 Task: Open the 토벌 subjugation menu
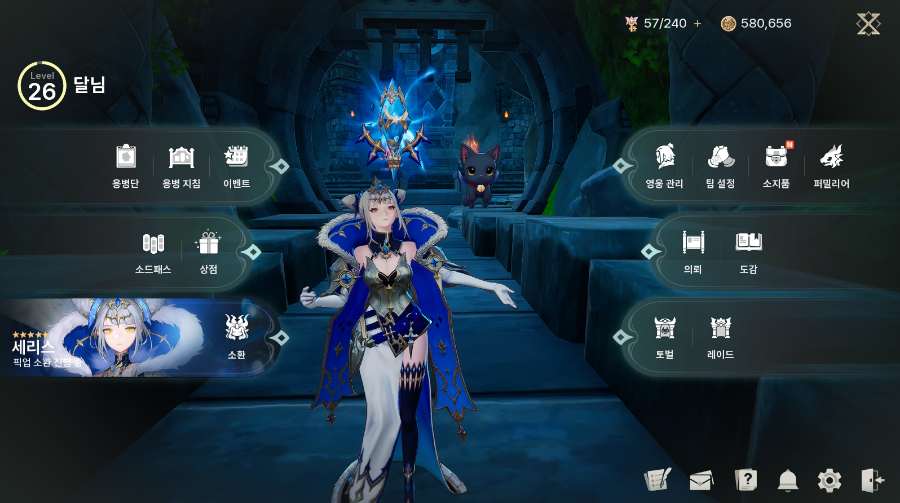click(665, 335)
